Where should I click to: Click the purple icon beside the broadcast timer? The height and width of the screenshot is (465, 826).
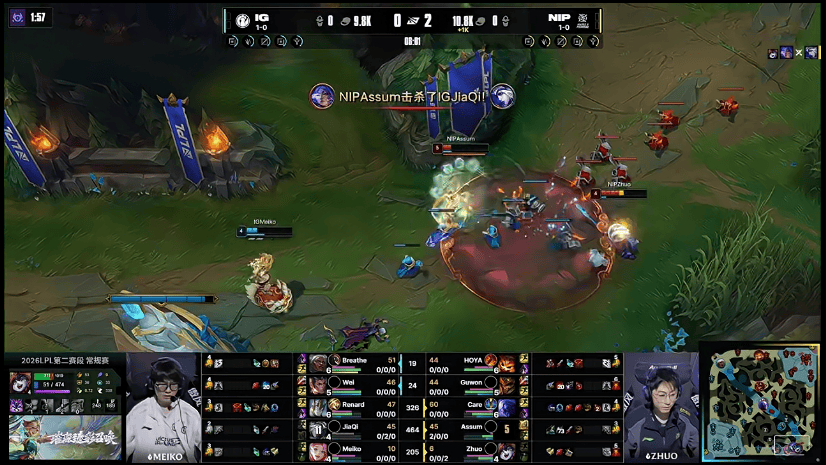[14, 17]
